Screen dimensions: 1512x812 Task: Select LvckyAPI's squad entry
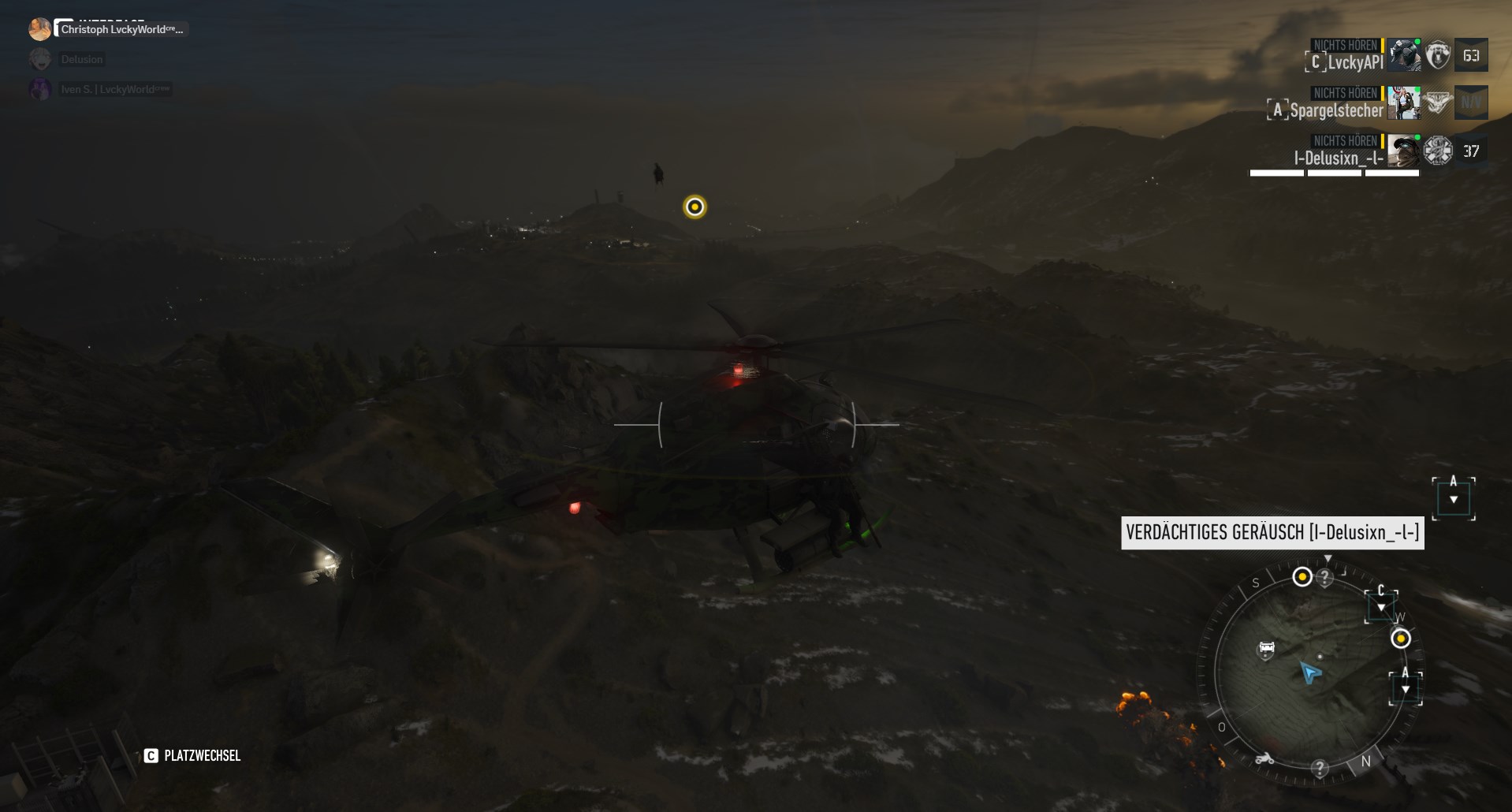pyautogui.click(x=1354, y=62)
